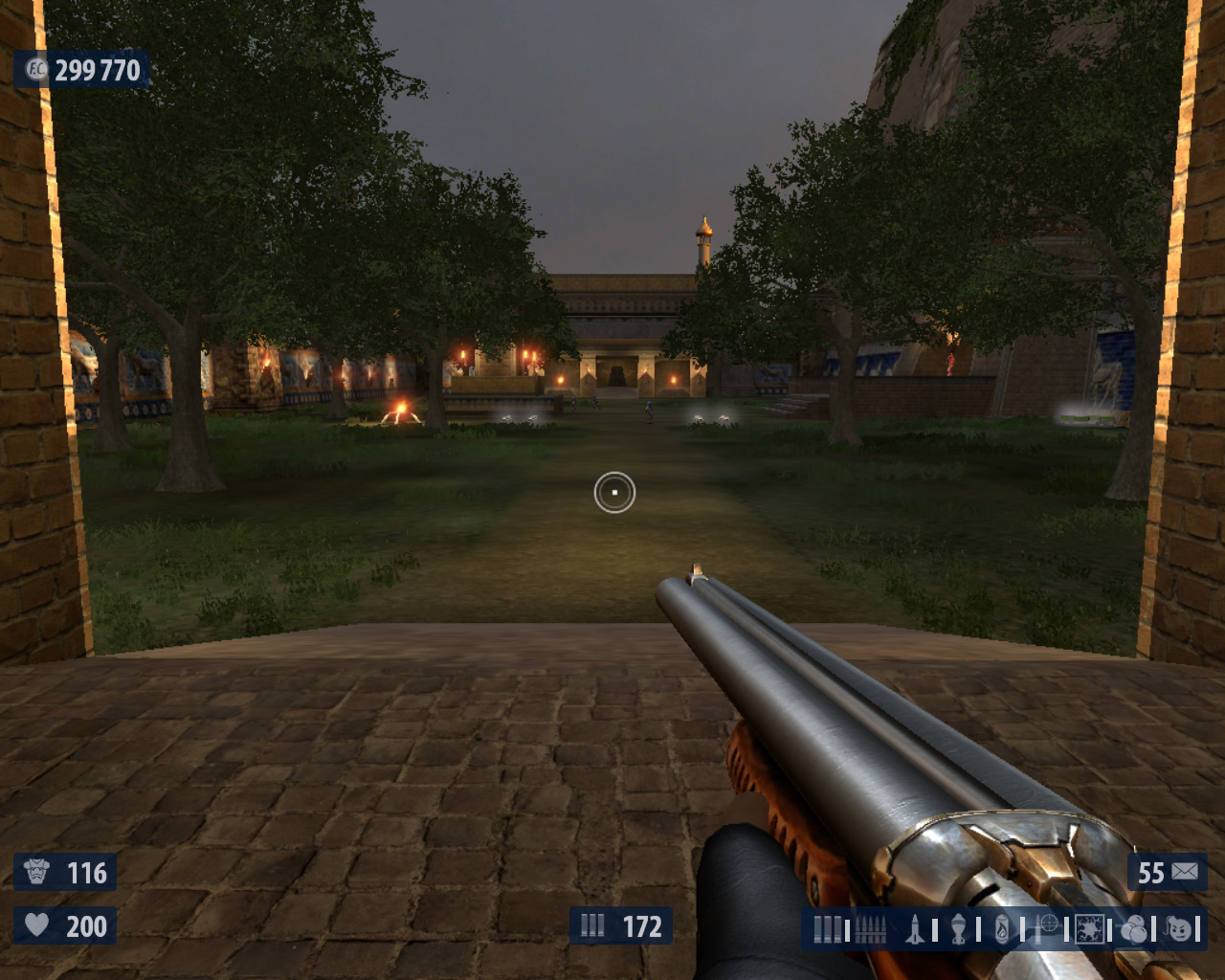Image resolution: width=1225 pixels, height=980 pixels.
Task: Activate the Serious Bomb icon
Action: 1181,929
